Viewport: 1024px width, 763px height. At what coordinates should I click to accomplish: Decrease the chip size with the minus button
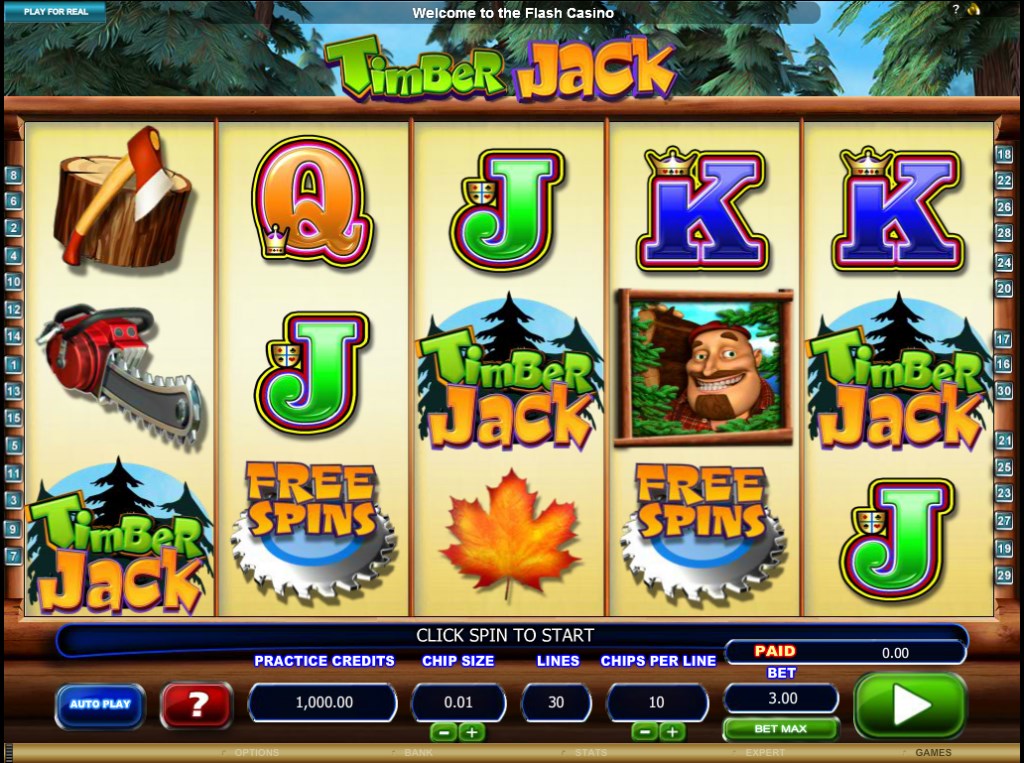(x=443, y=732)
